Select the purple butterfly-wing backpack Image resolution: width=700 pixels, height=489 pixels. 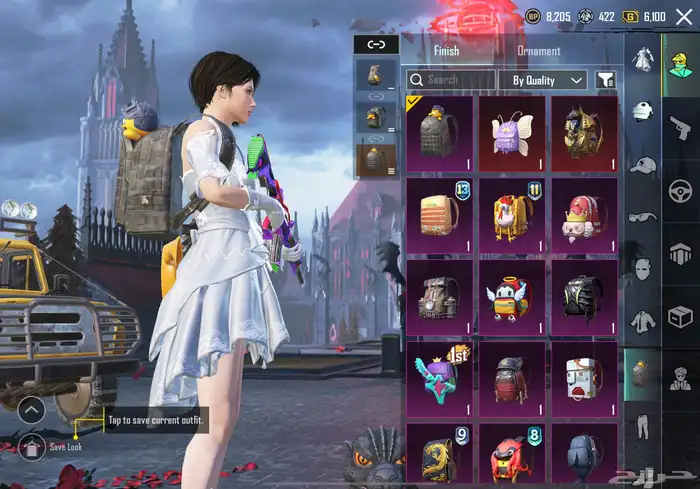tap(512, 133)
